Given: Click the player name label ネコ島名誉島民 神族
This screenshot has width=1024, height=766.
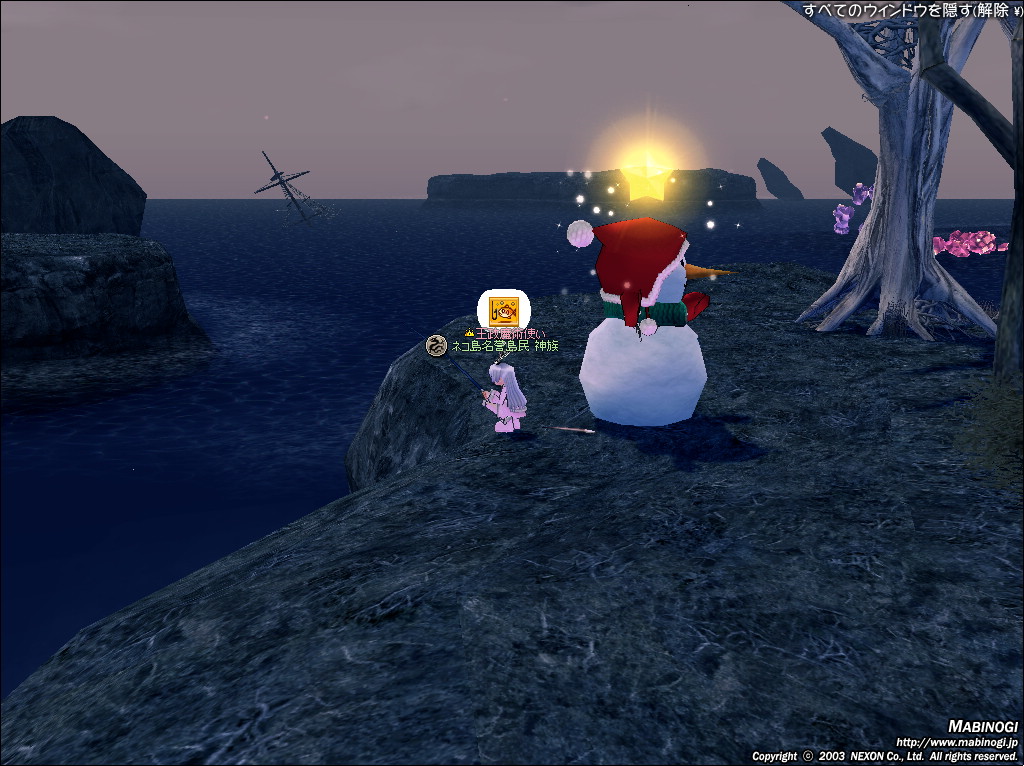Looking at the screenshot, I should pyautogui.click(x=505, y=346).
